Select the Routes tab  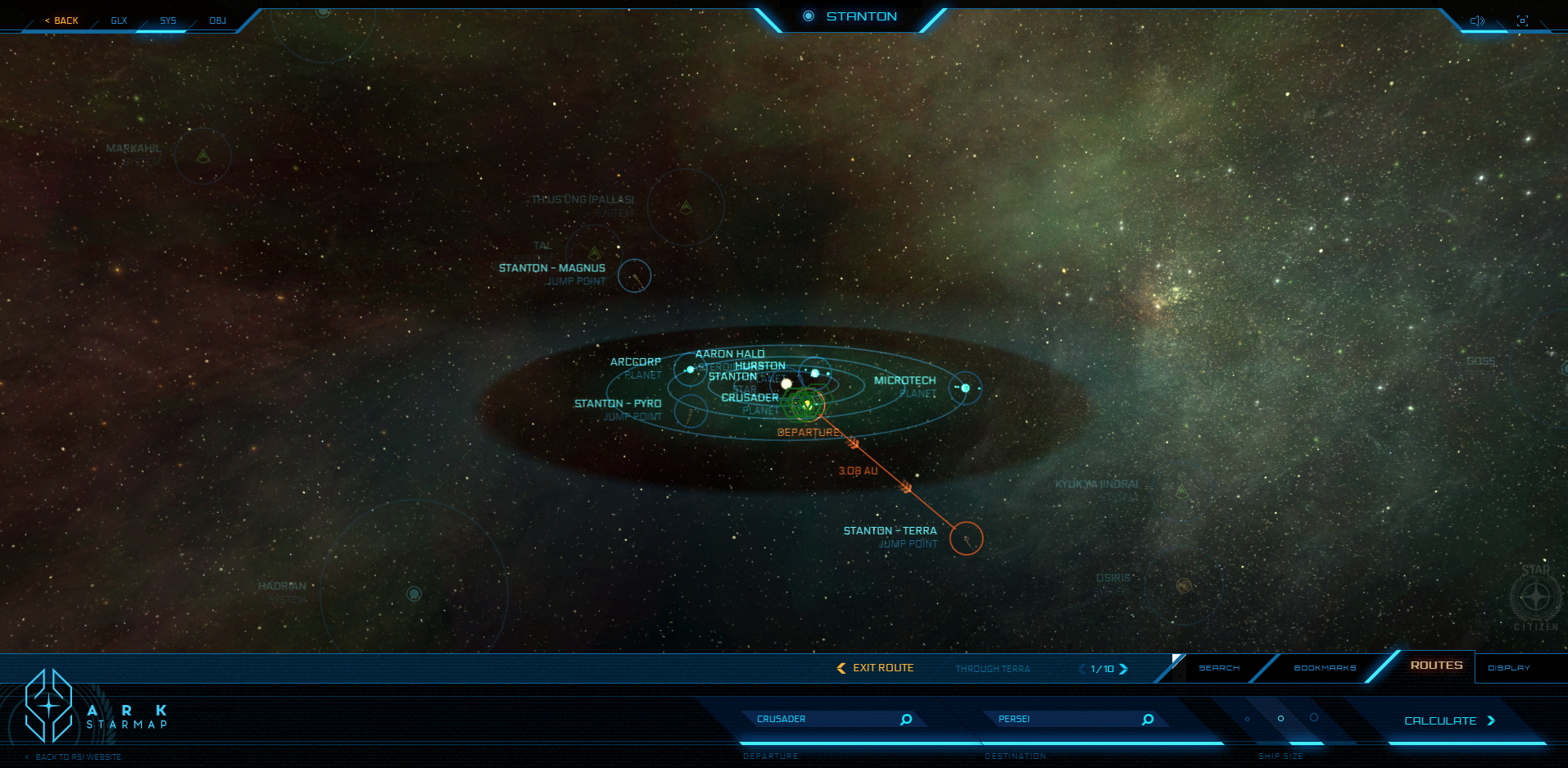tap(1436, 666)
